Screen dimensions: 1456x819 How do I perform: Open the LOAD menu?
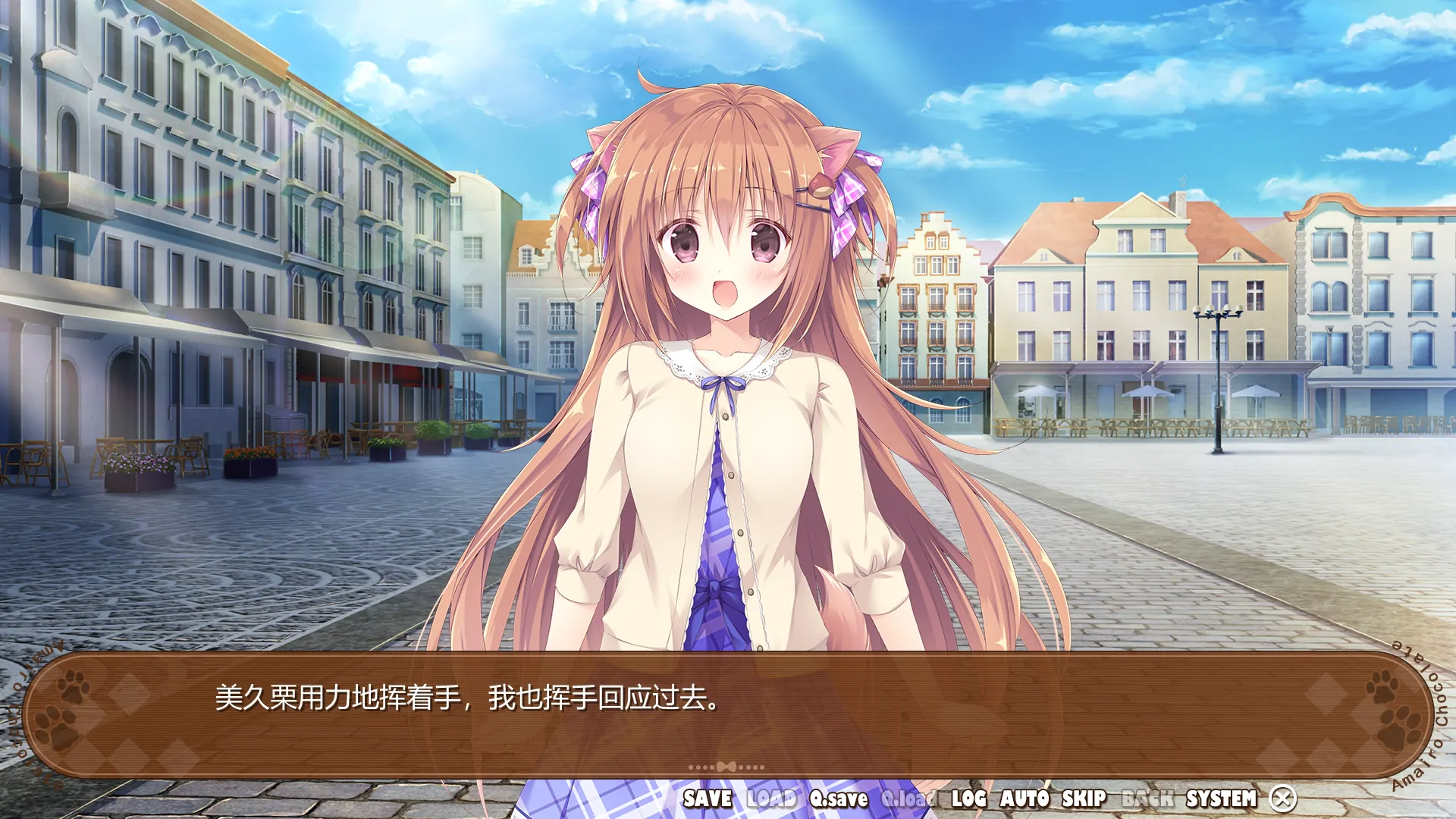tap(771, 799)
